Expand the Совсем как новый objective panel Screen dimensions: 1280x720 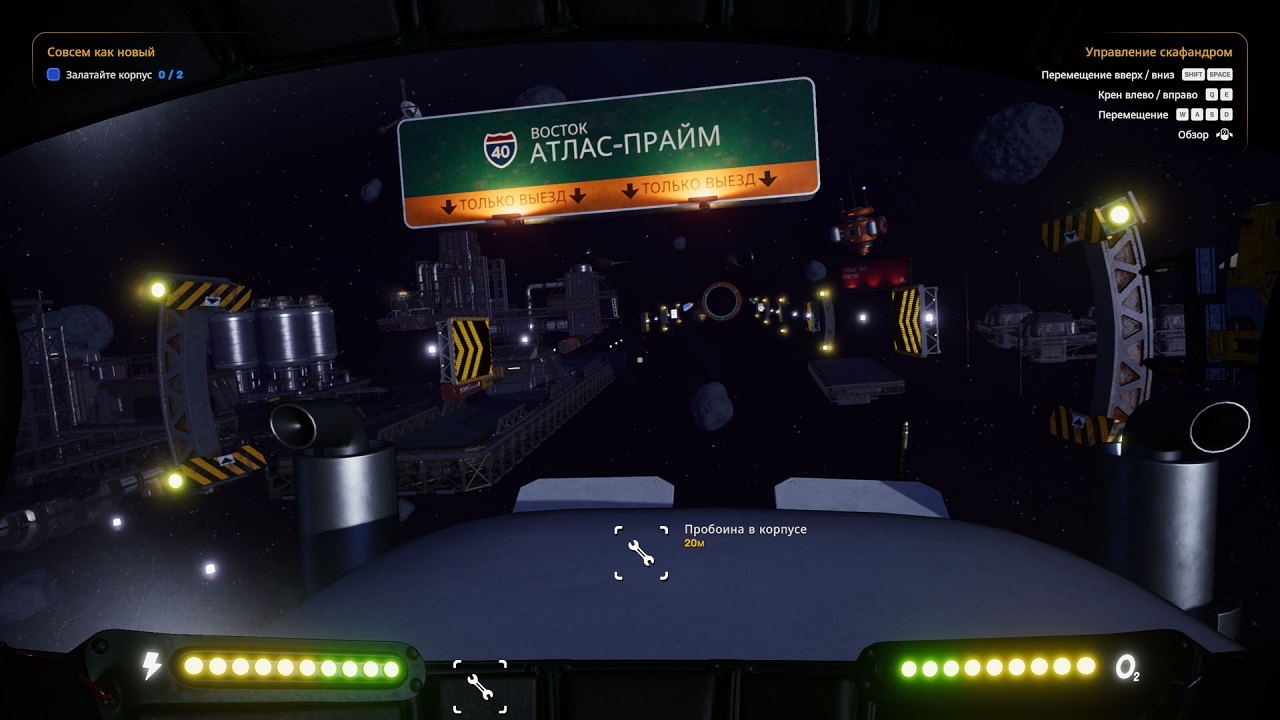[99, 51]
